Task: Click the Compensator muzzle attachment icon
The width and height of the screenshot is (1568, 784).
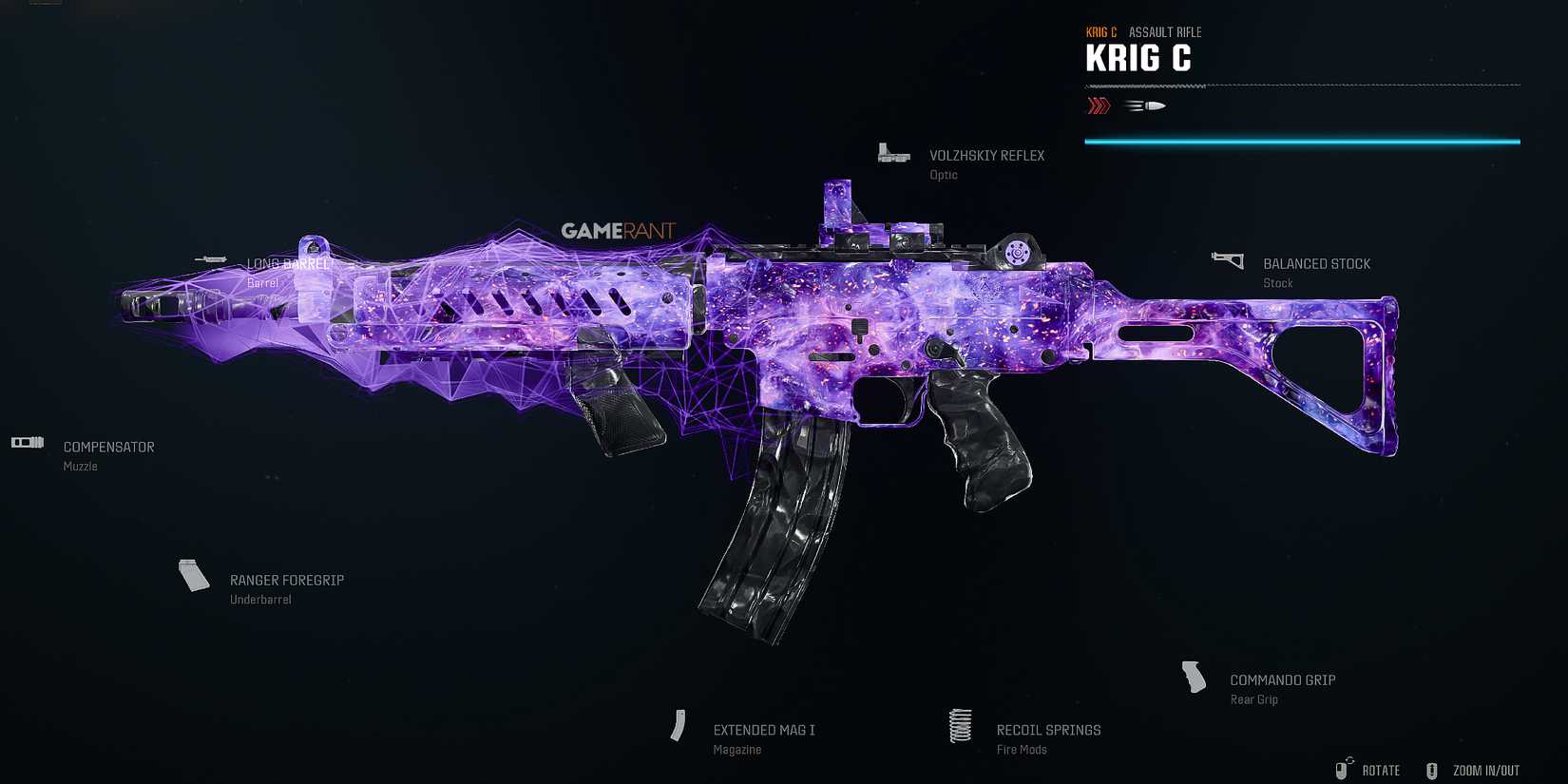Action: (x=27, y=442)
